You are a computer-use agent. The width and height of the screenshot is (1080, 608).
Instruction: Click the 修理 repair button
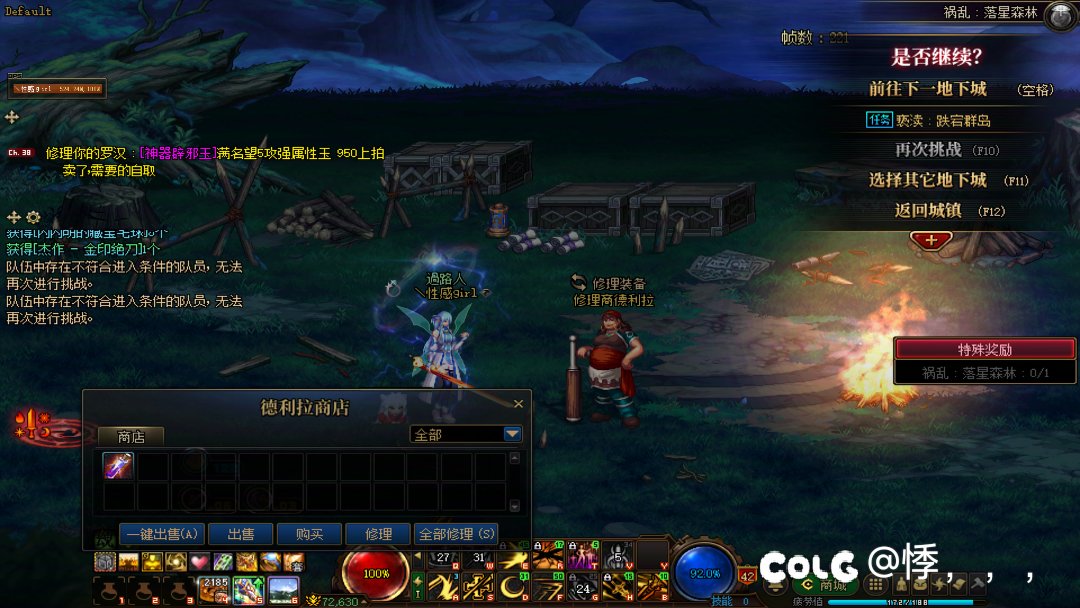click(378, 535)
